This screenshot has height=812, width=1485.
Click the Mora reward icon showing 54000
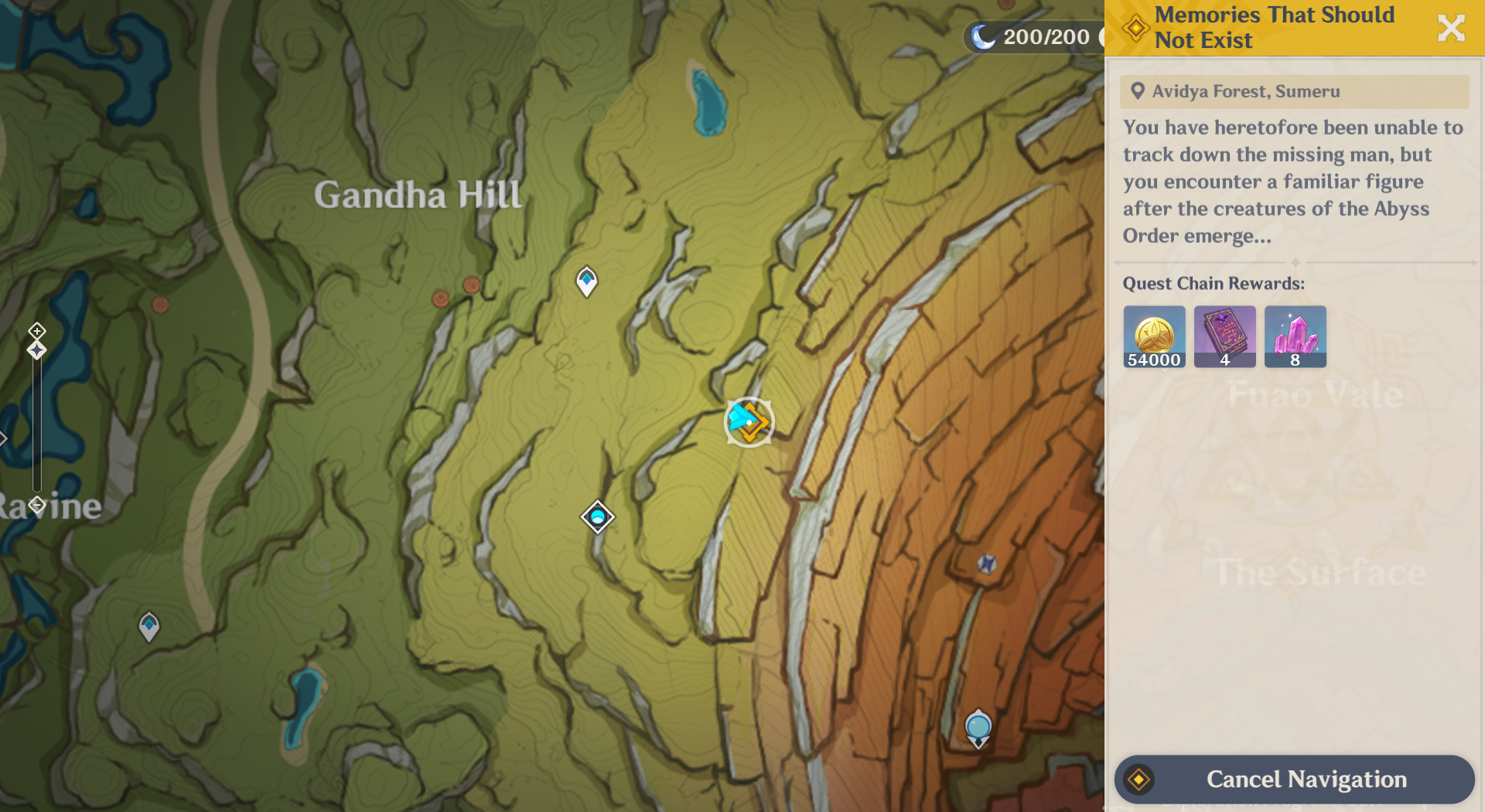(x=1153, y=336)
